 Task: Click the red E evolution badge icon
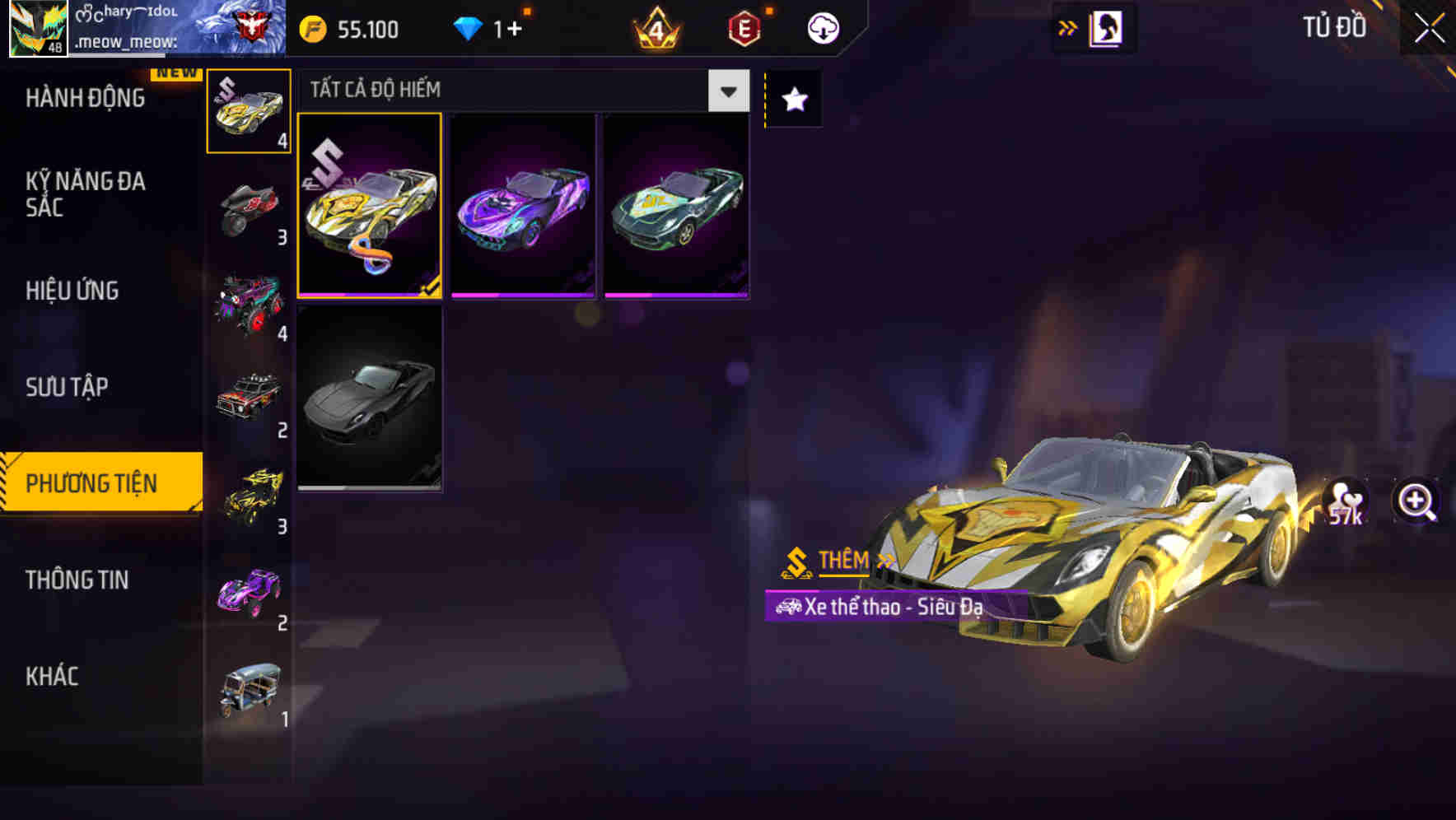pyautogui.click(x=741, y=29)
